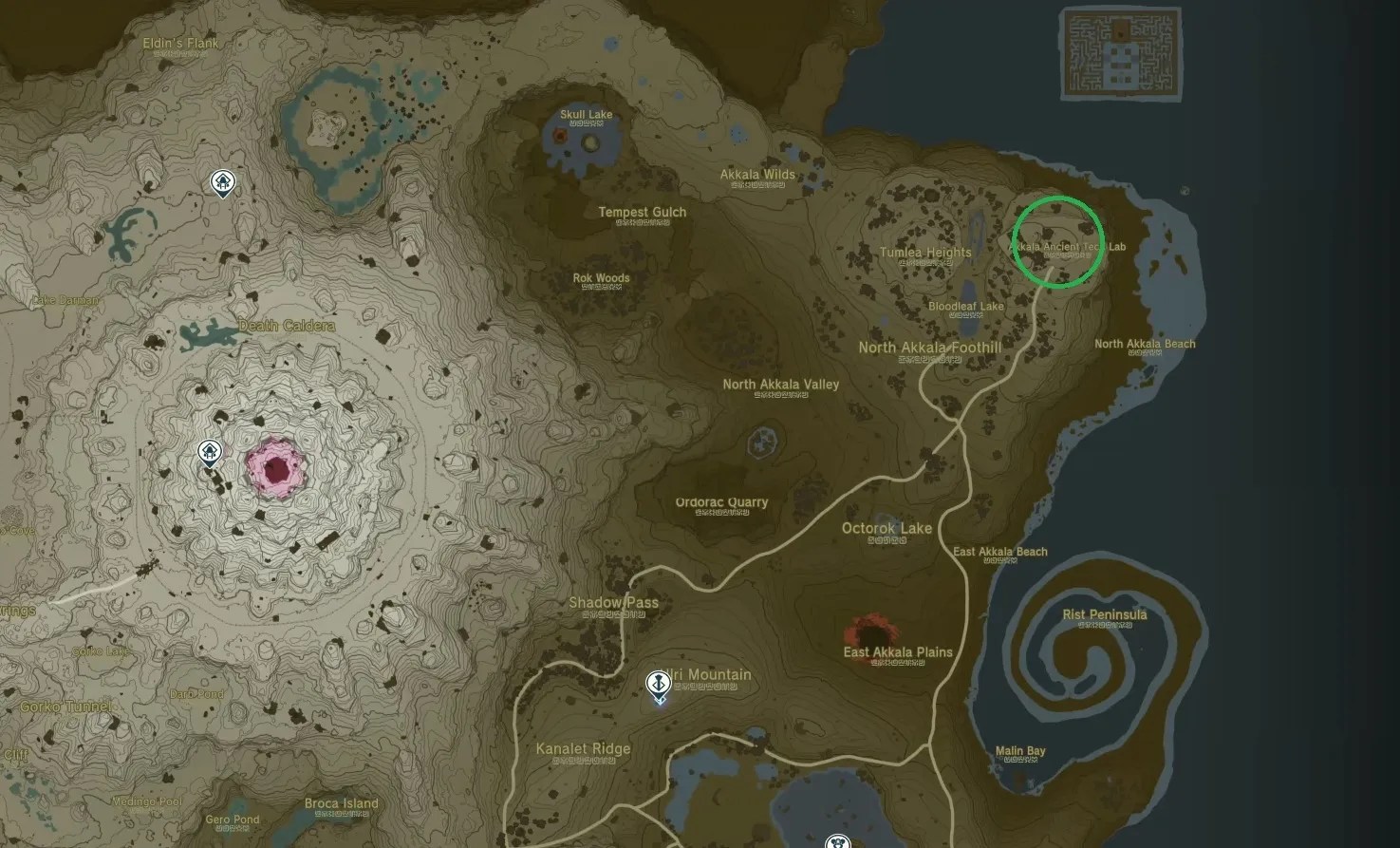The image size is (1400, 848).
Task: Click the Bloodleaf Lake label
Action: click(x=965, y=306)
